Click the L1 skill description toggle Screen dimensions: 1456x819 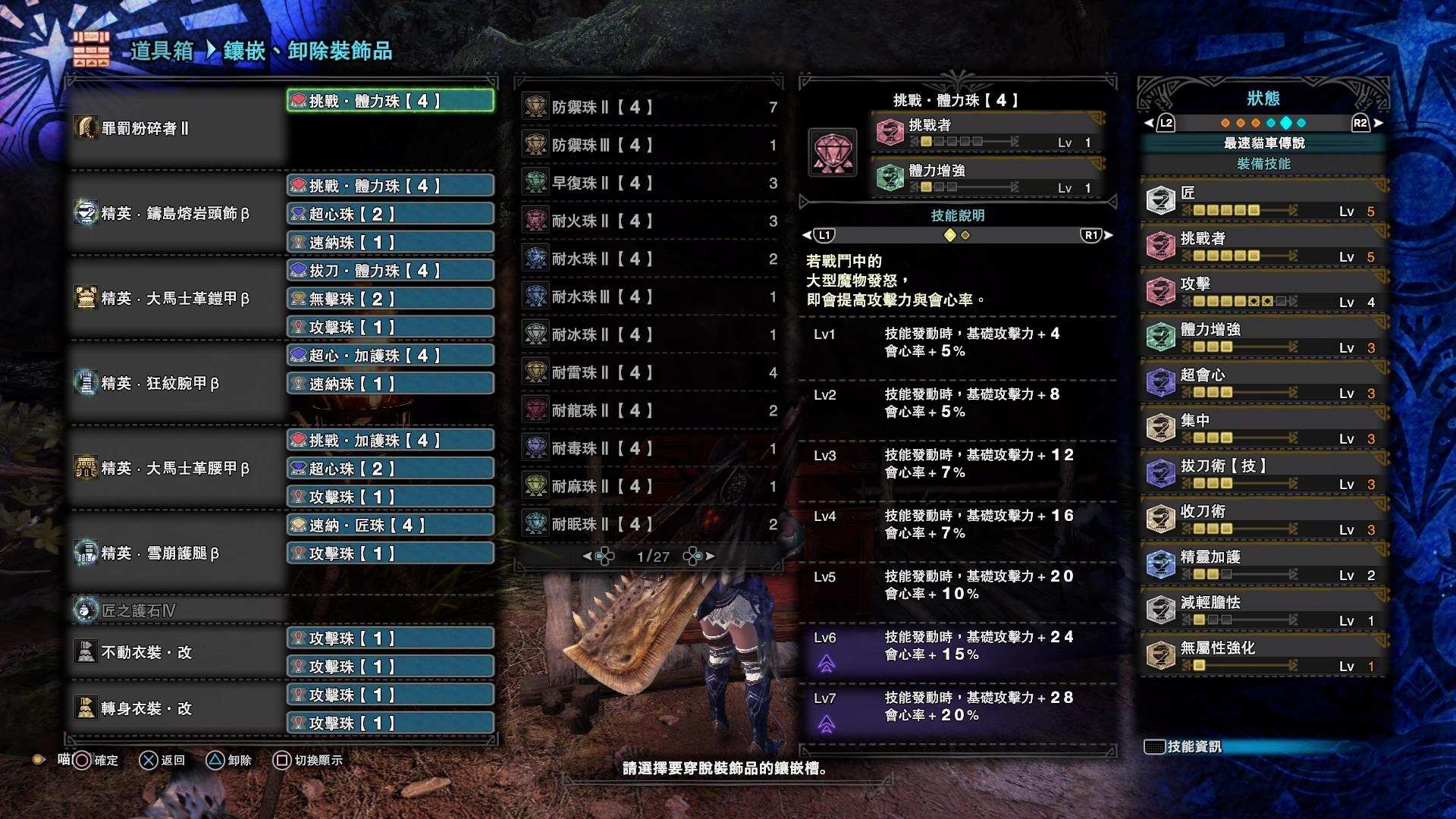point(824,235)
